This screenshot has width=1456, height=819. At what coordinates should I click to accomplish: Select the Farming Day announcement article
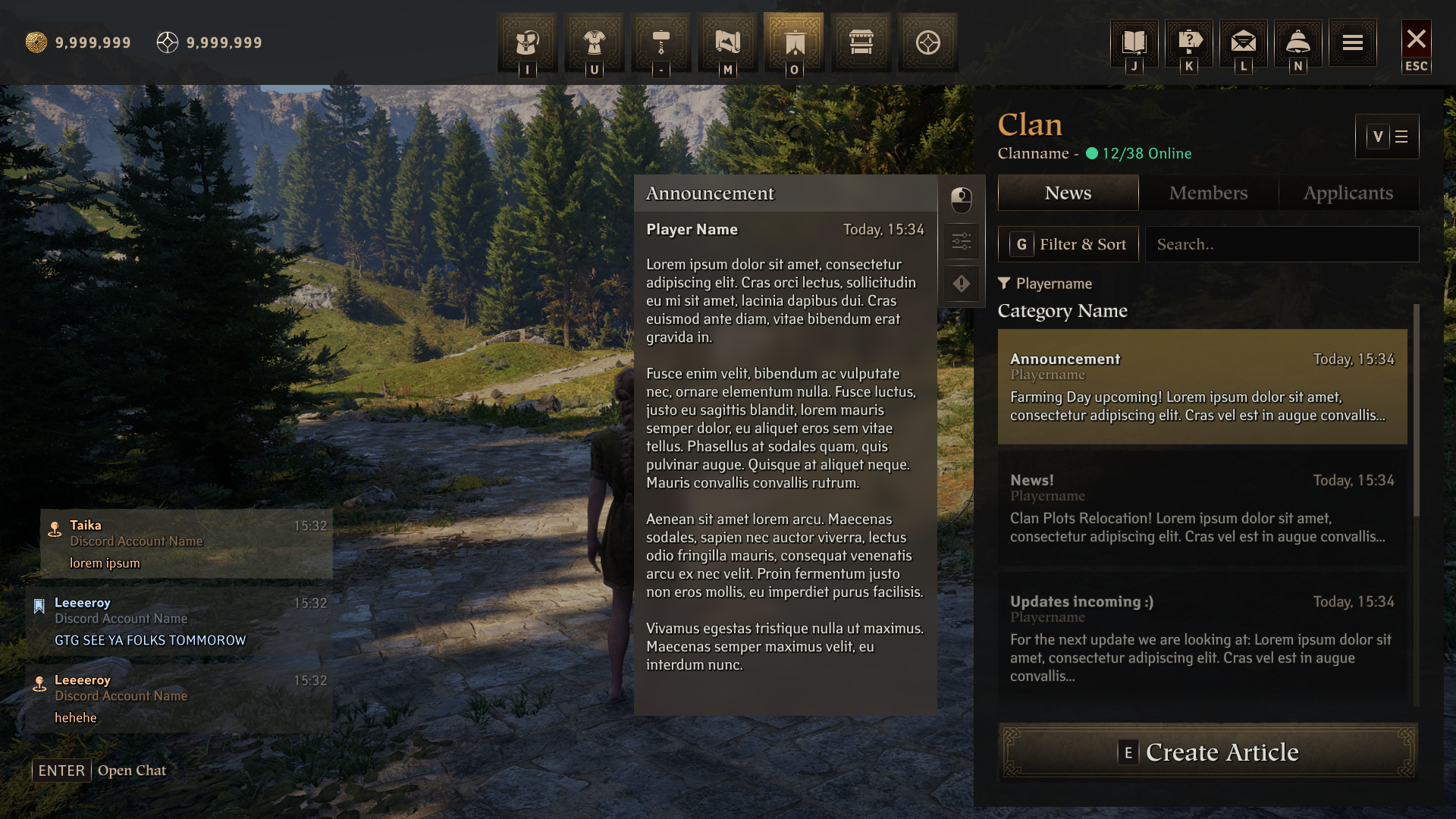click(1202, 387)
